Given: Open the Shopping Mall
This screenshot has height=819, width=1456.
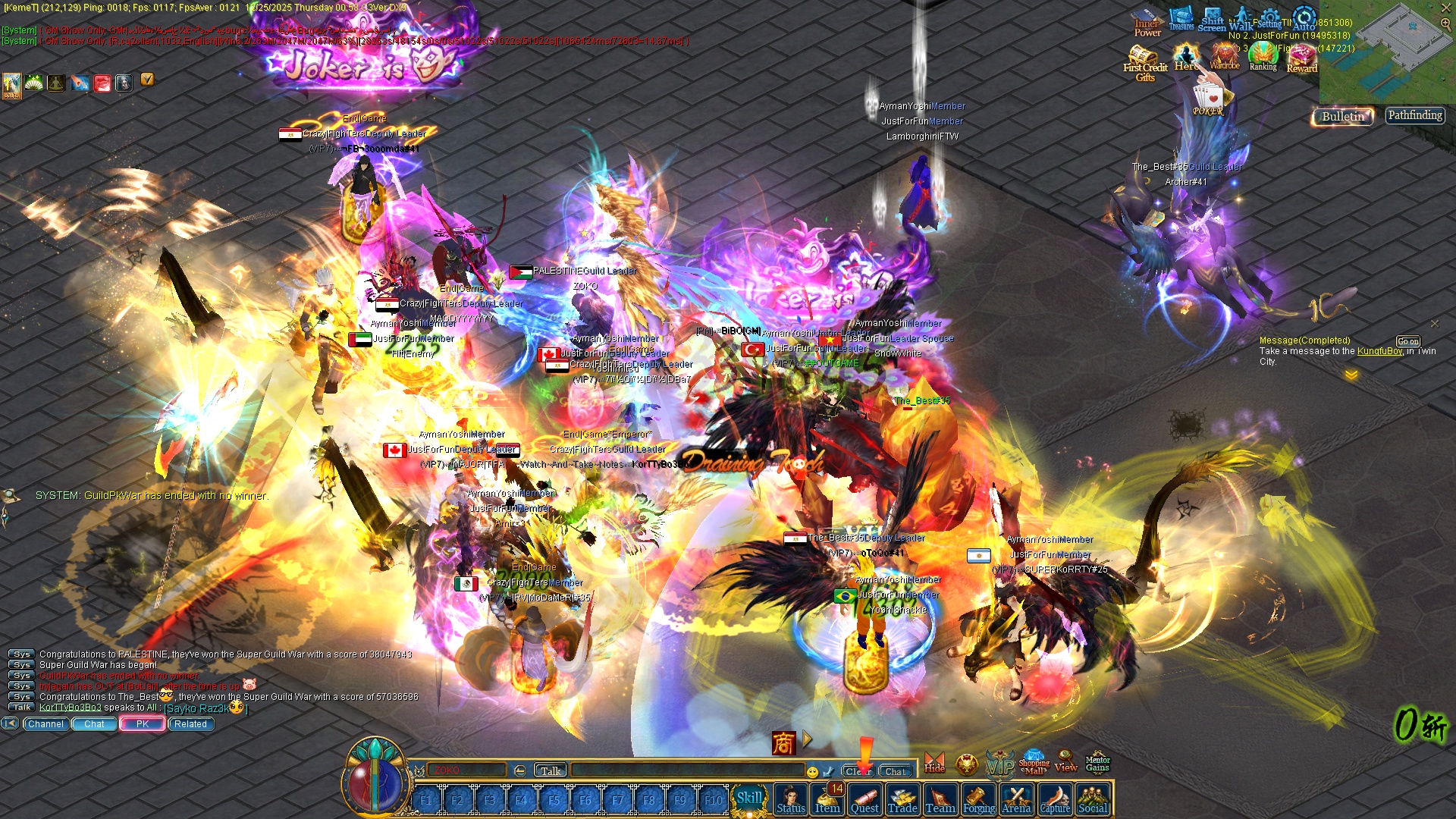Looking at the screenshot, I should point(1034,763).
